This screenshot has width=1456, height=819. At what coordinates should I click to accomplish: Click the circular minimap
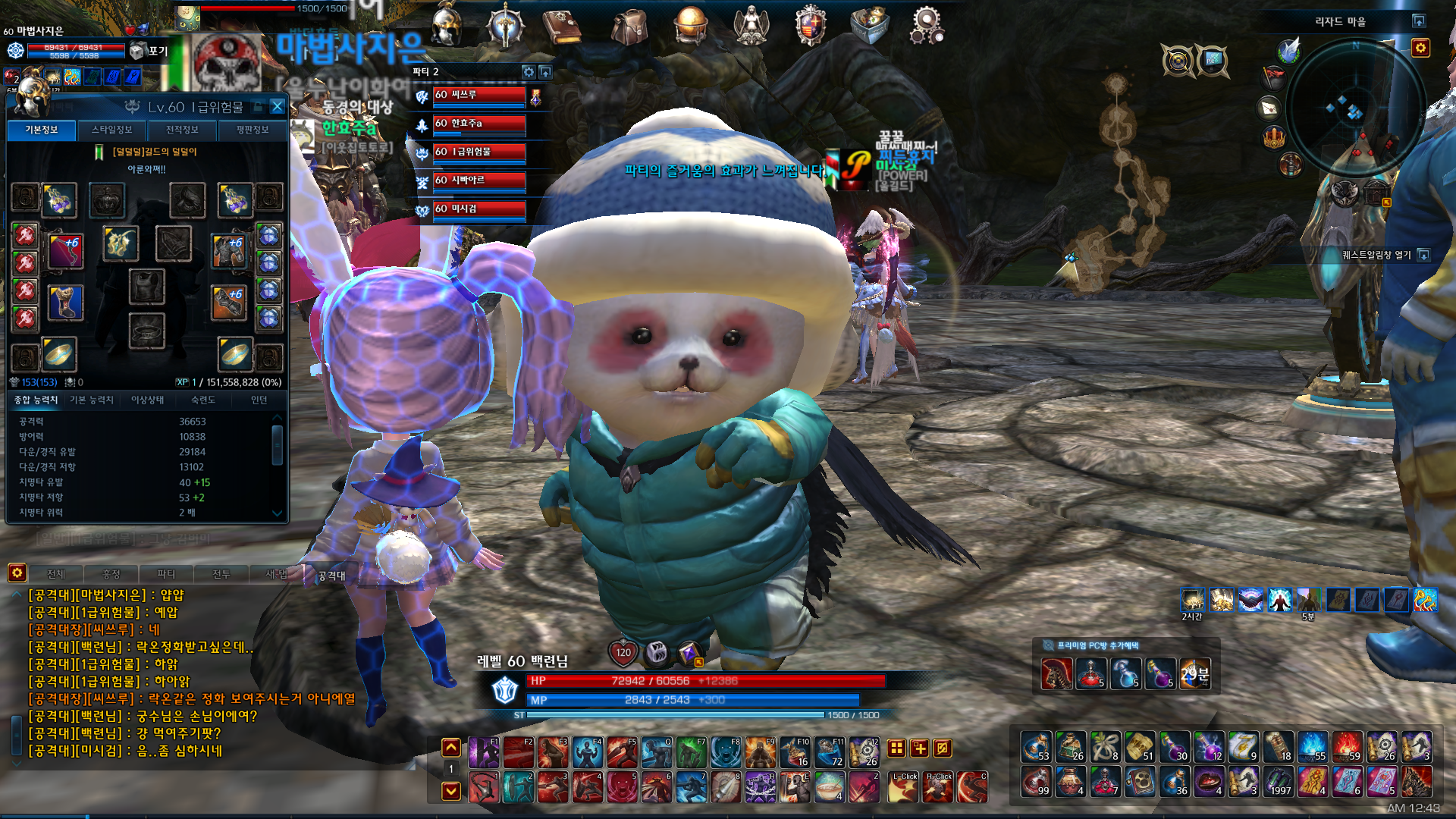1355,106
